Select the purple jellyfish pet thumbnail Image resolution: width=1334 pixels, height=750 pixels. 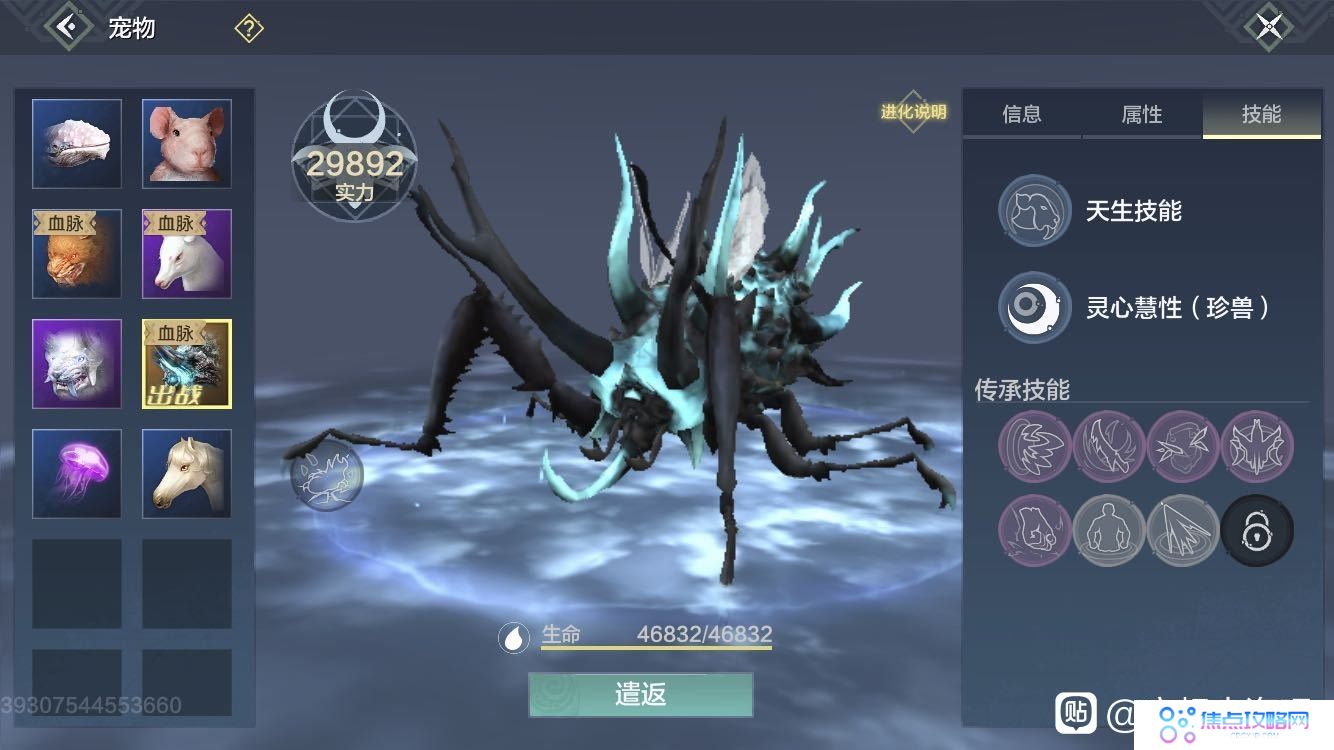click(x=76, y=473)
